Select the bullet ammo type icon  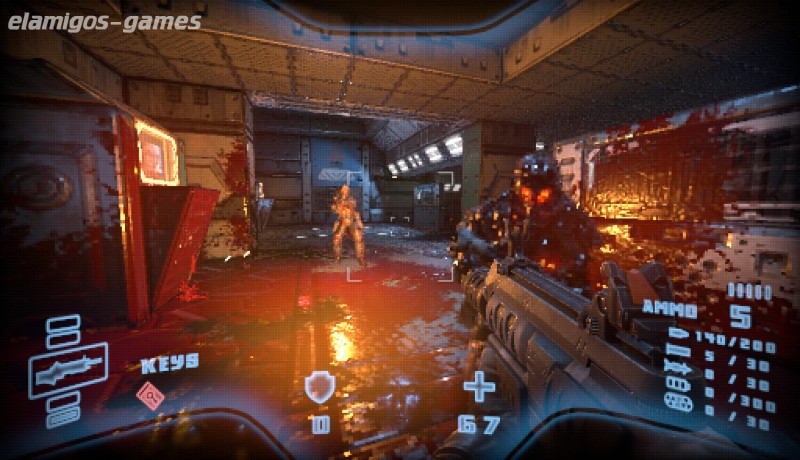tap(678, 337)
